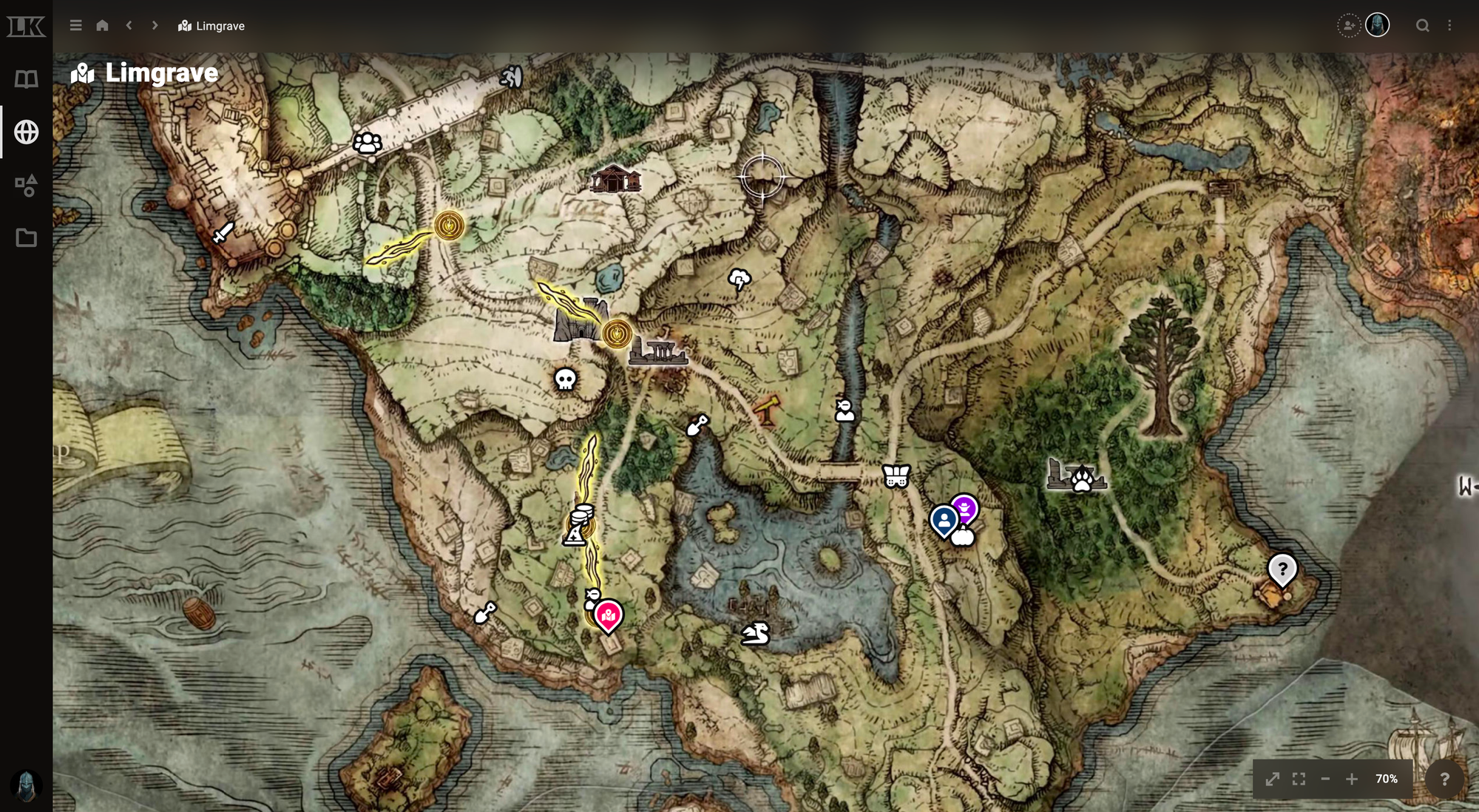
Task: Click the search icon in the top bar
Action: point(1424,25)
